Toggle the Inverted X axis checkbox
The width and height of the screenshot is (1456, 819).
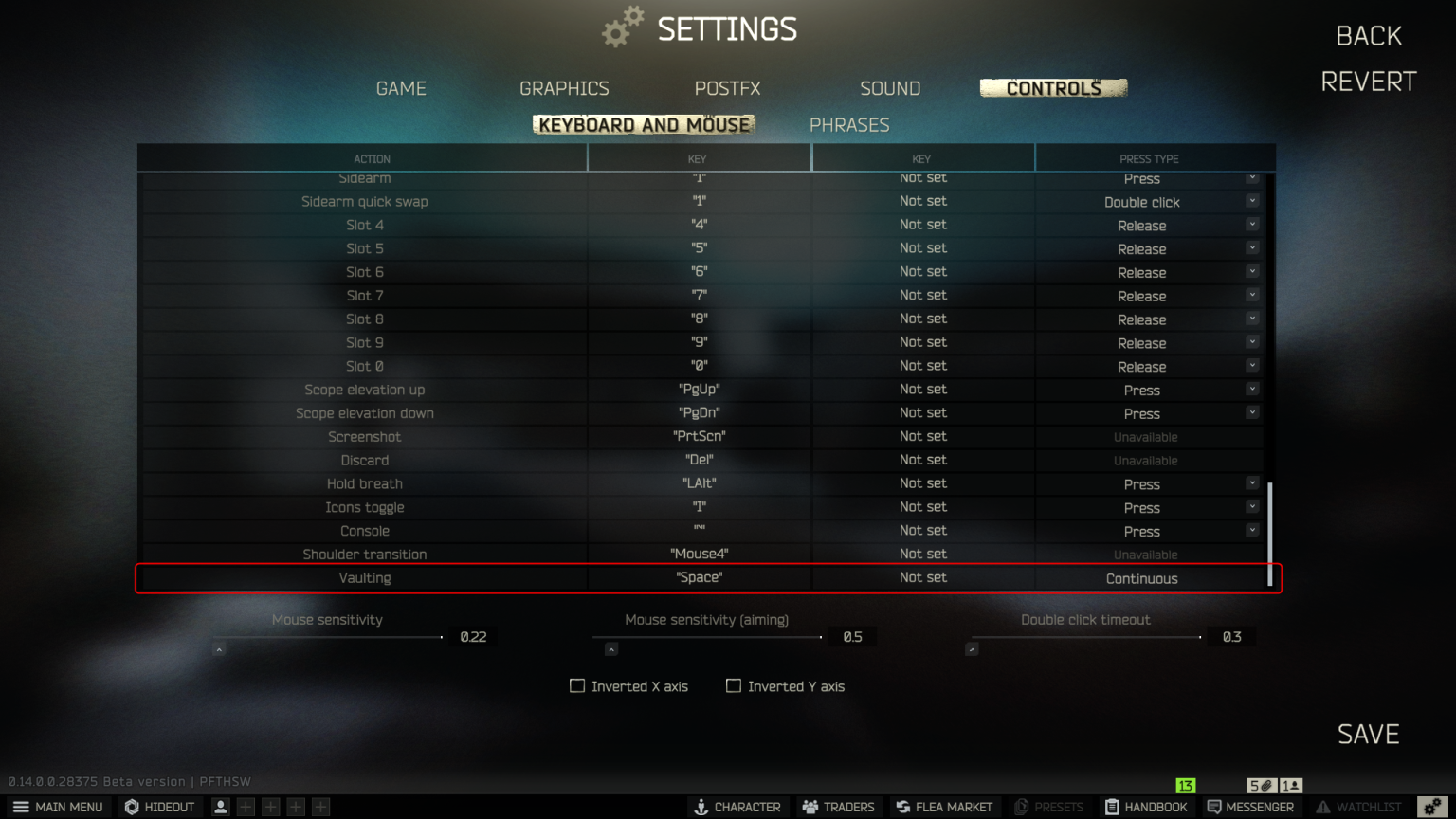tap(577, 685)
